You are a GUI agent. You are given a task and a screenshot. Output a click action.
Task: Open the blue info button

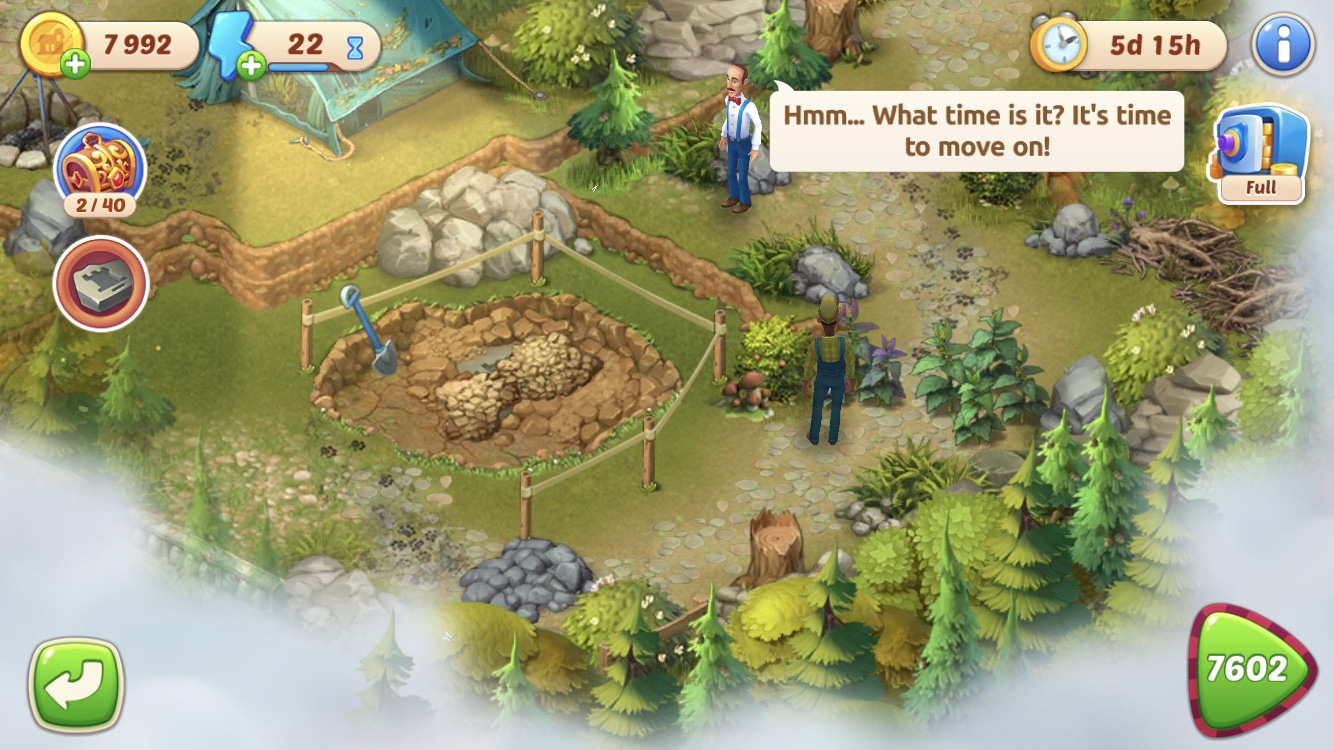[1282, 45]
